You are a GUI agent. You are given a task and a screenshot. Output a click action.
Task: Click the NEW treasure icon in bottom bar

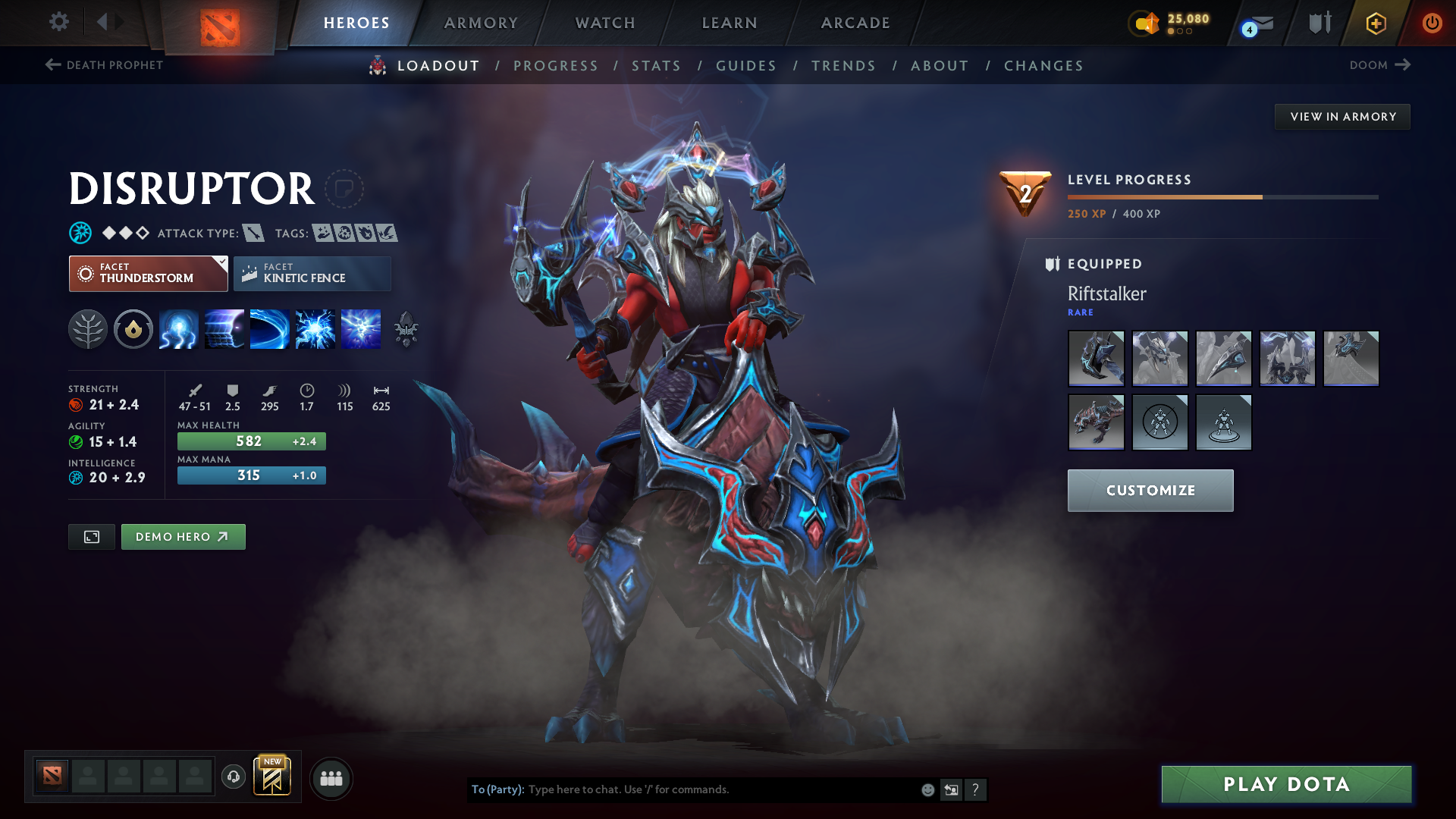coord(273,776)
